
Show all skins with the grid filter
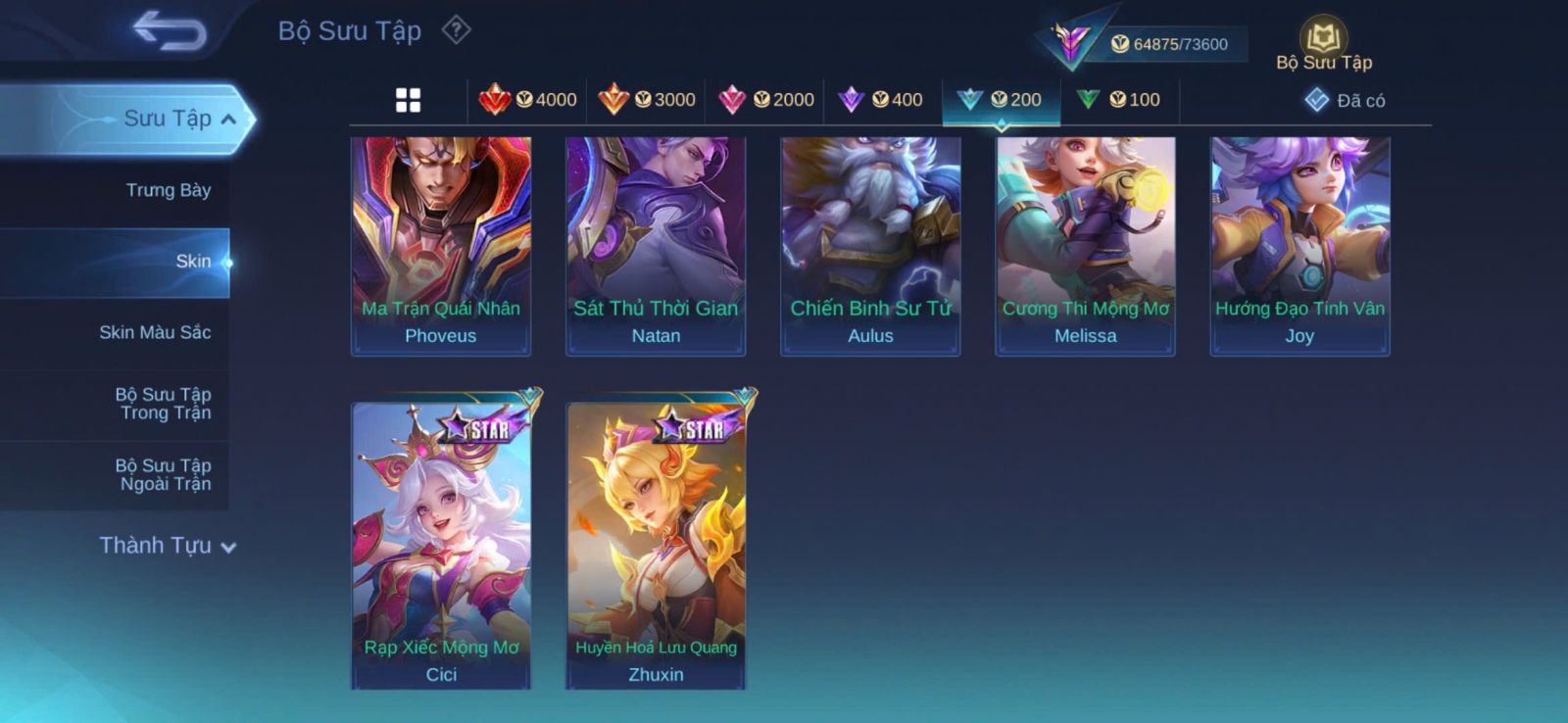pos(408,100)
